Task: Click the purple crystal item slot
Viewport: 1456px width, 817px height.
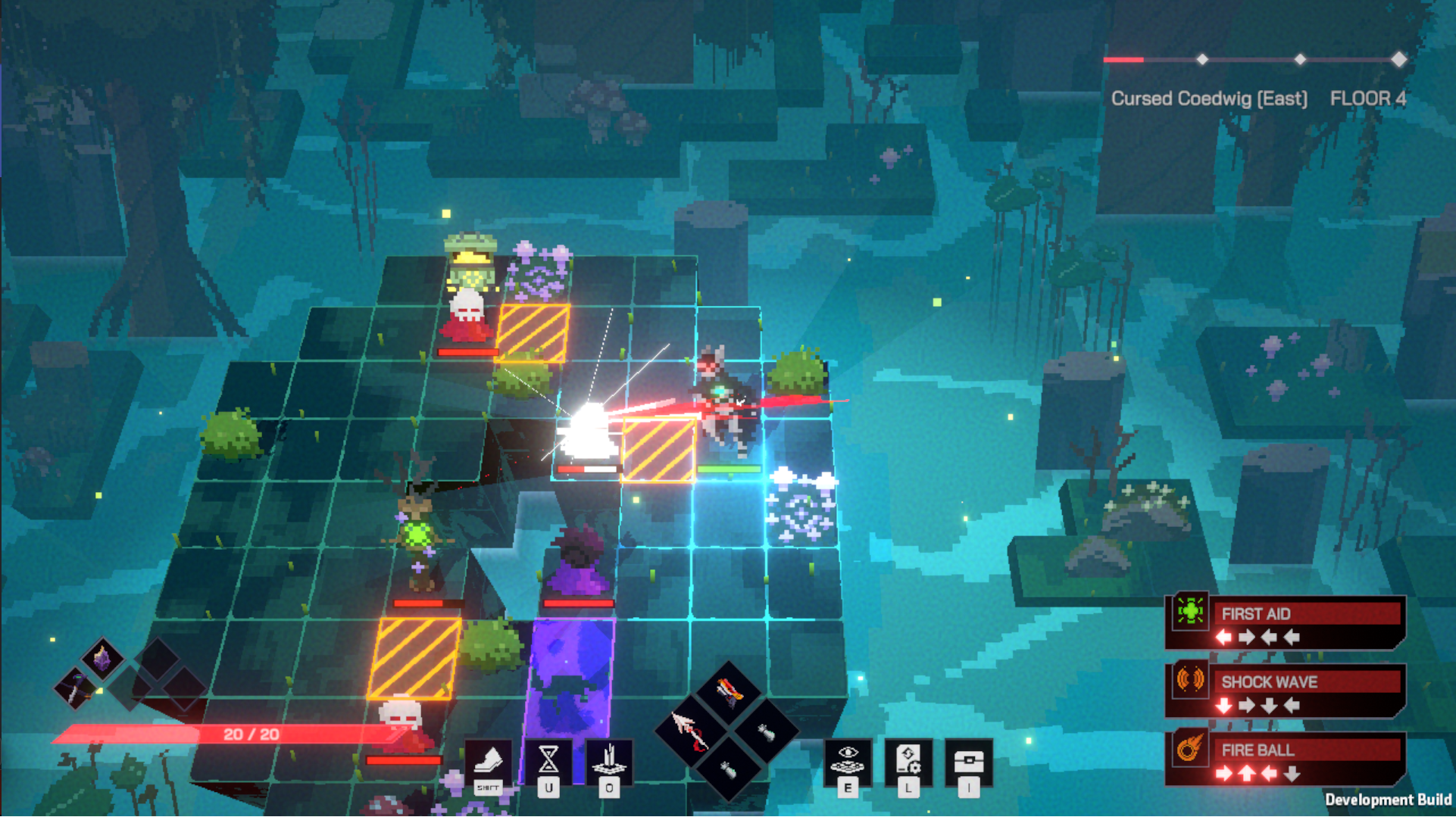Action: (102, 657)
